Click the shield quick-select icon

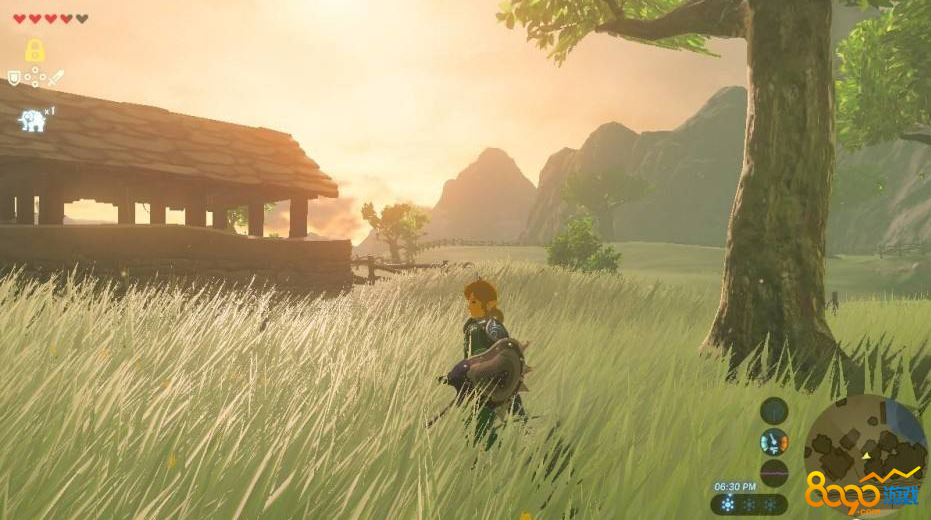point(14,77)
